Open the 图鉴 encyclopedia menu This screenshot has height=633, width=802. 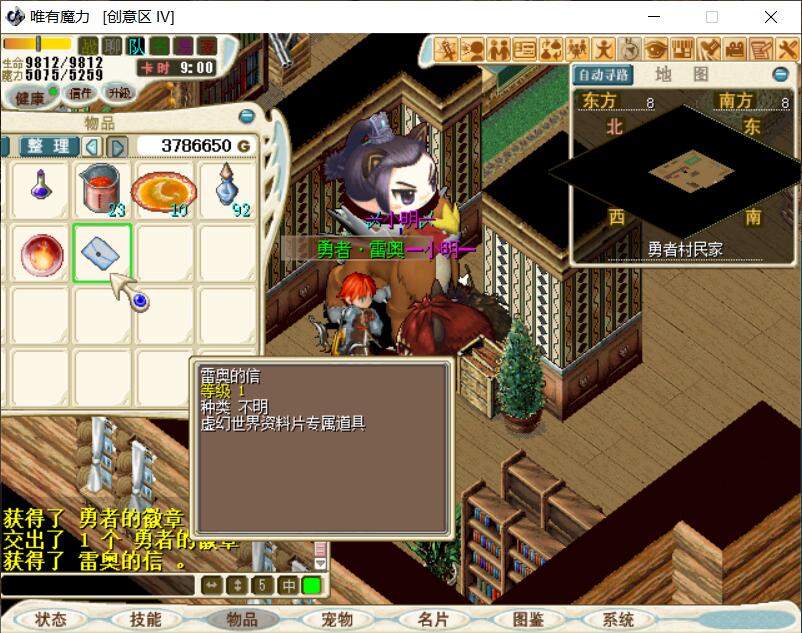coord(529,619)
